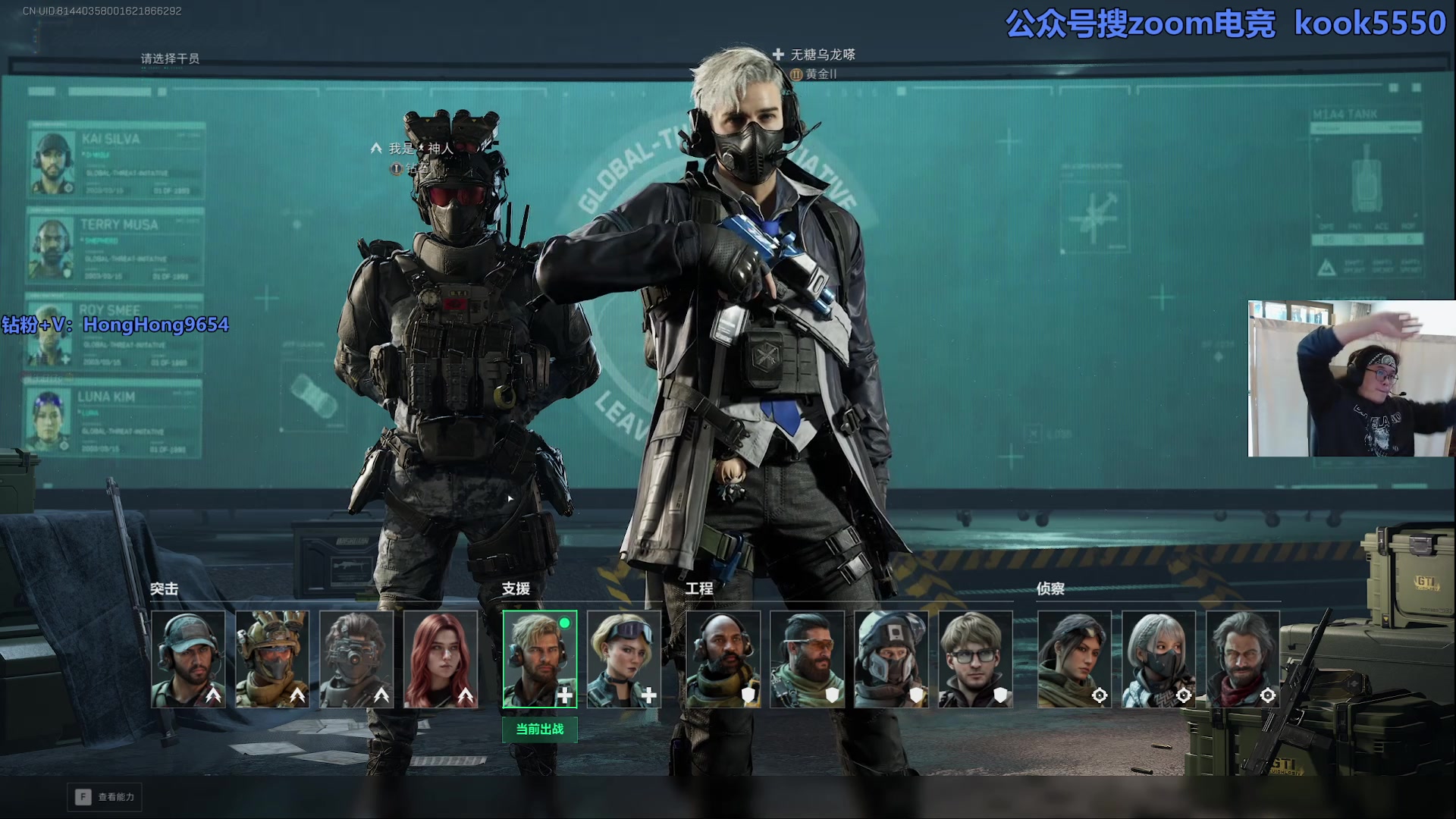
Task: Select the red-haired woman assault operator
Action: (441, 659)
